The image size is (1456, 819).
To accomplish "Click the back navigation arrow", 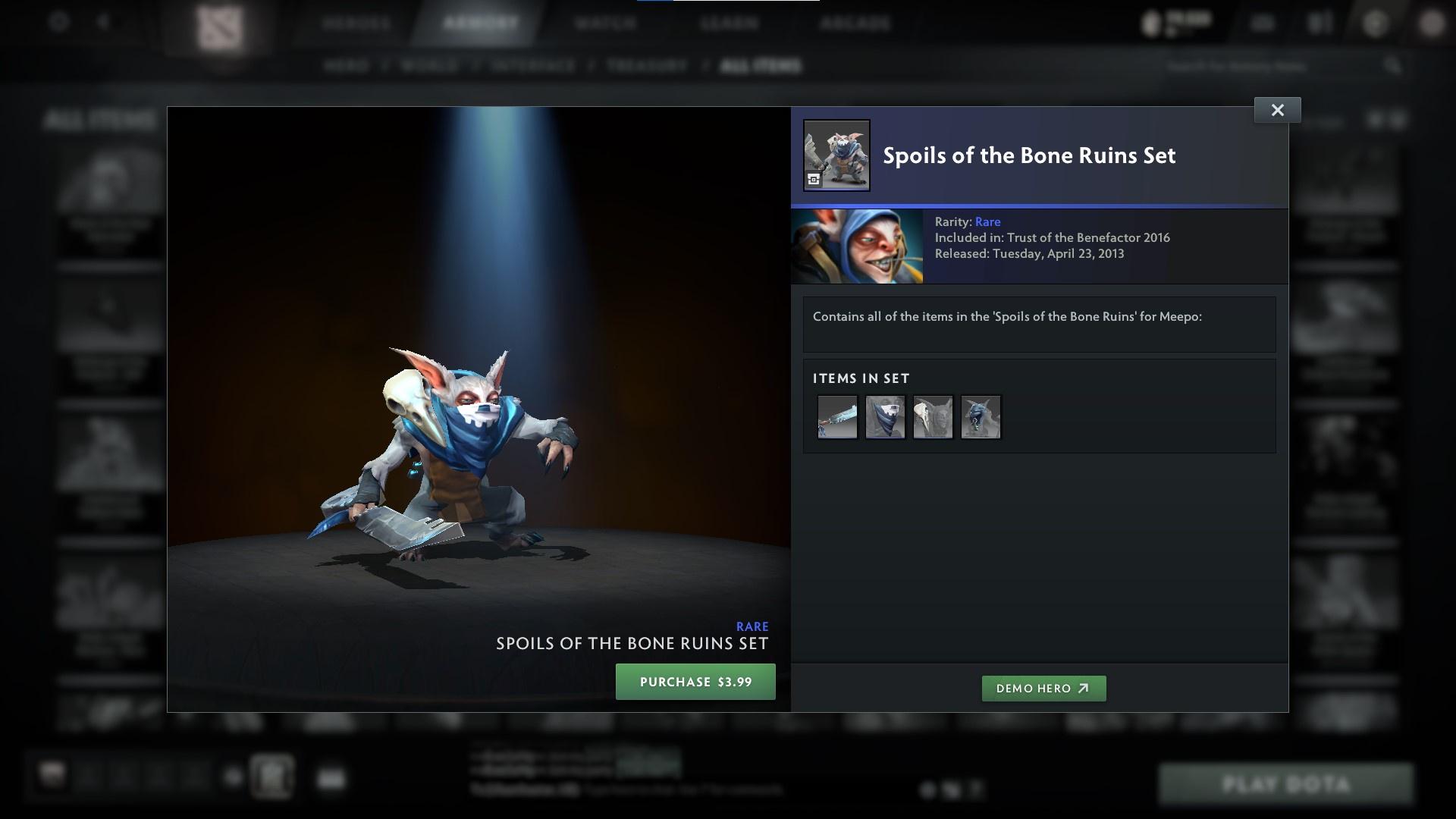I will pyautogui.click(x=102, y=23).
